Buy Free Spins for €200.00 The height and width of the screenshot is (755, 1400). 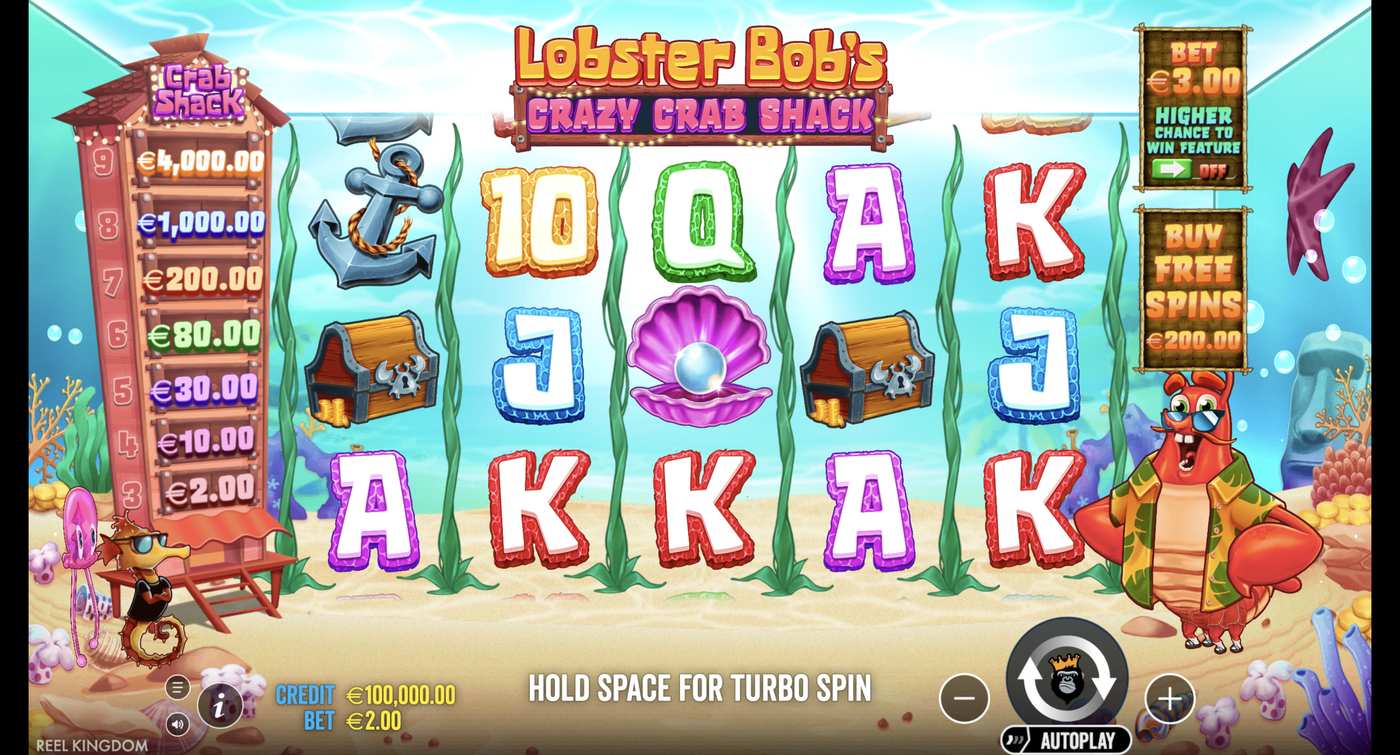pos(1196,340)
